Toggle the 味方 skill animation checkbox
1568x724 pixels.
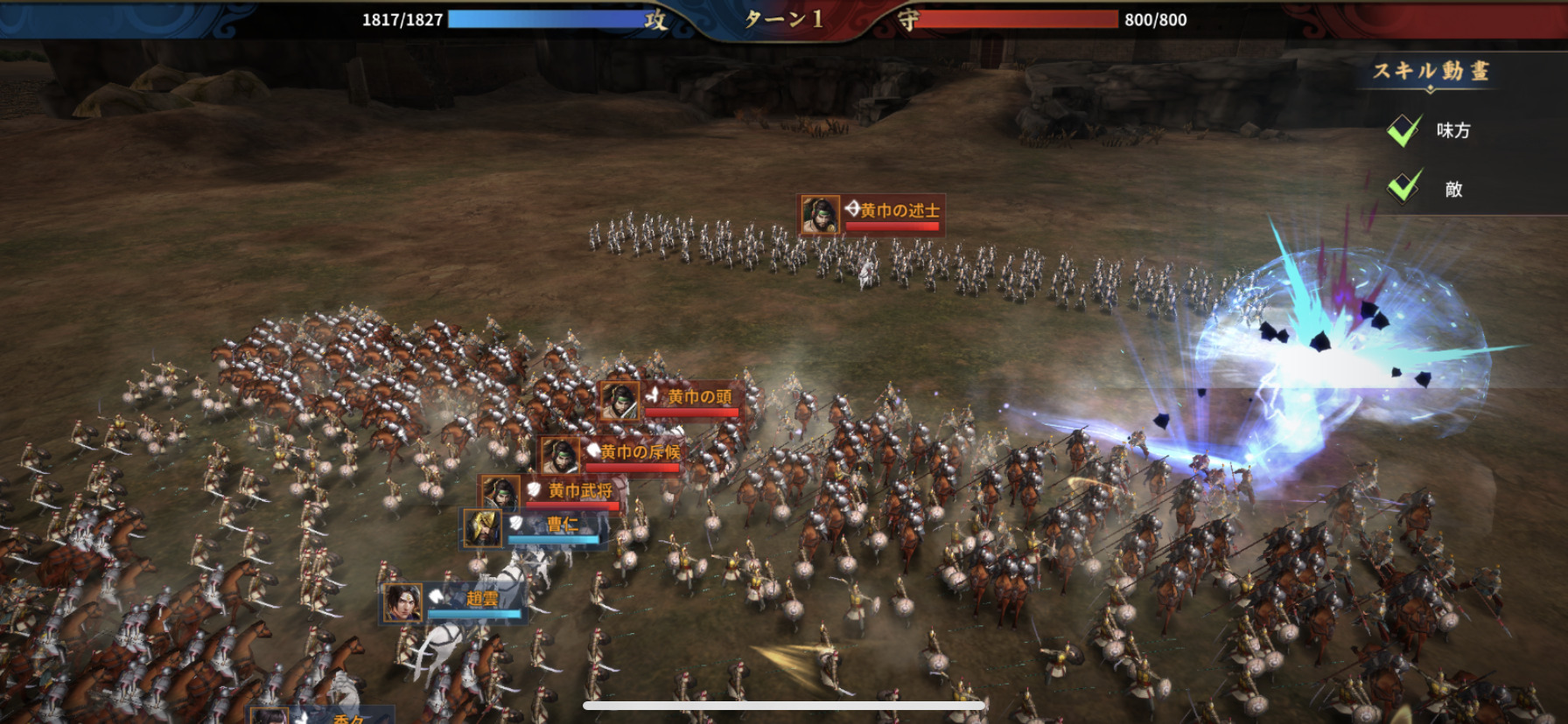click(x=1404, y=130)
